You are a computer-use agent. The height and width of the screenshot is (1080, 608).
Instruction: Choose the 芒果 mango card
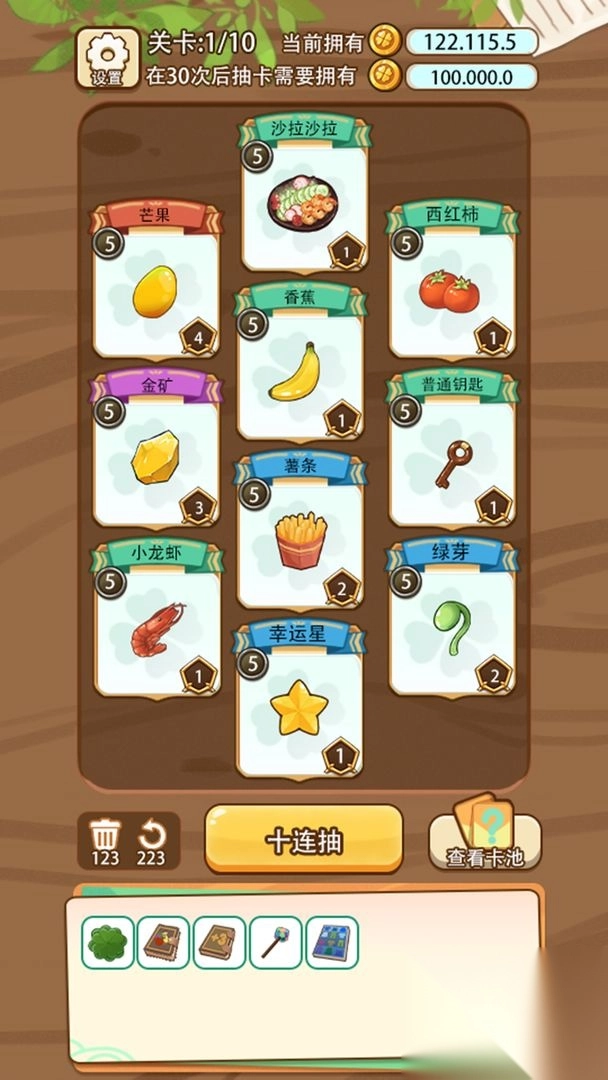click(x=155, y=284)
